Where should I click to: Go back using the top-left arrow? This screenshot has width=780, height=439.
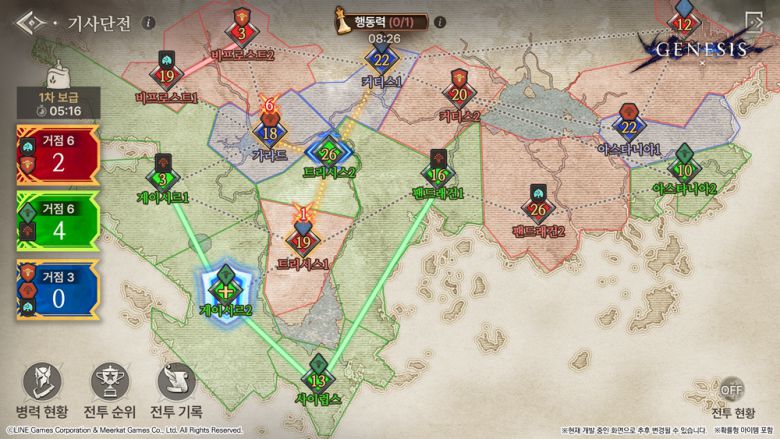30,22
